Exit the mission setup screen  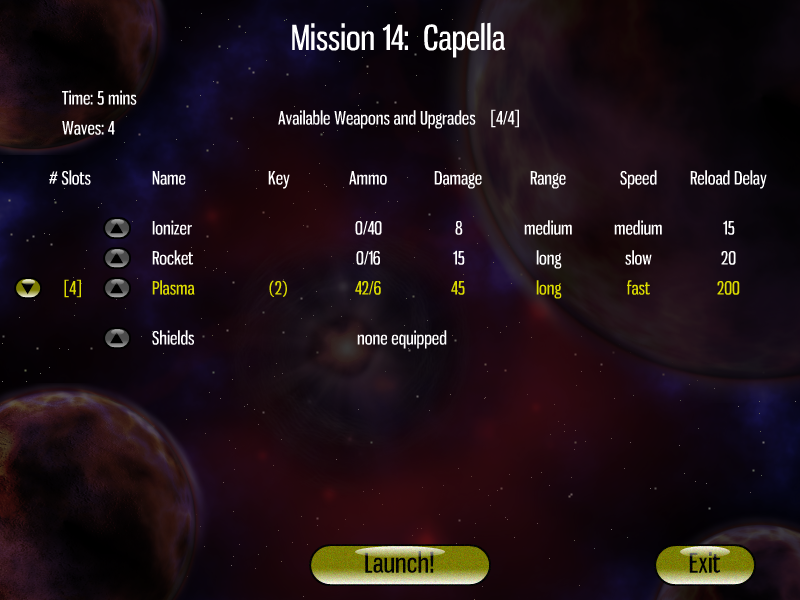pos(703,563)
